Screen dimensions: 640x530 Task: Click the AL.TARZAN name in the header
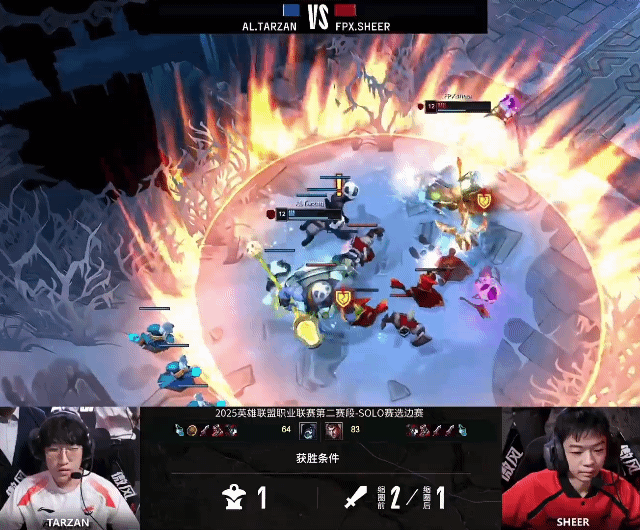click(x=270, y=26)
